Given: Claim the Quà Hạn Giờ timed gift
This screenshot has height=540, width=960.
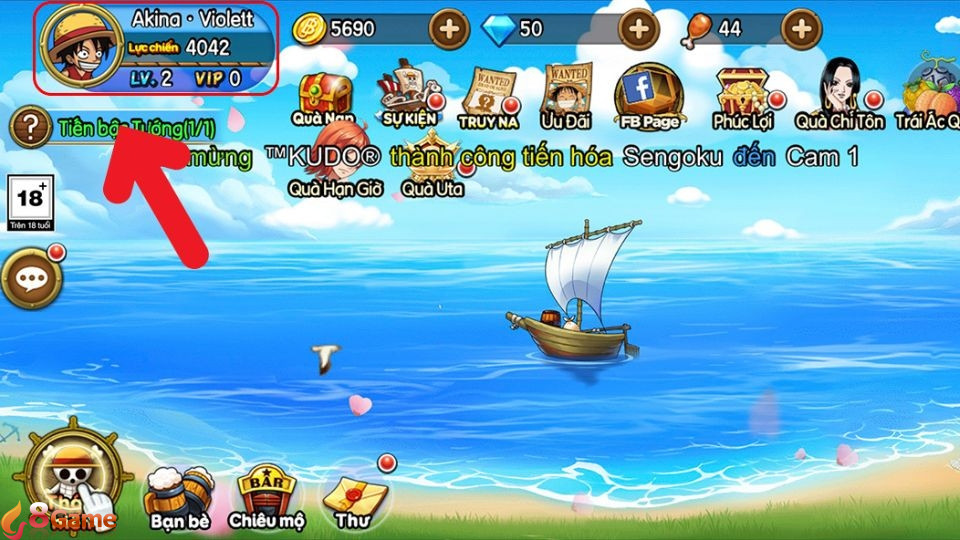Looking at the screenshot, I should point(335,162).
